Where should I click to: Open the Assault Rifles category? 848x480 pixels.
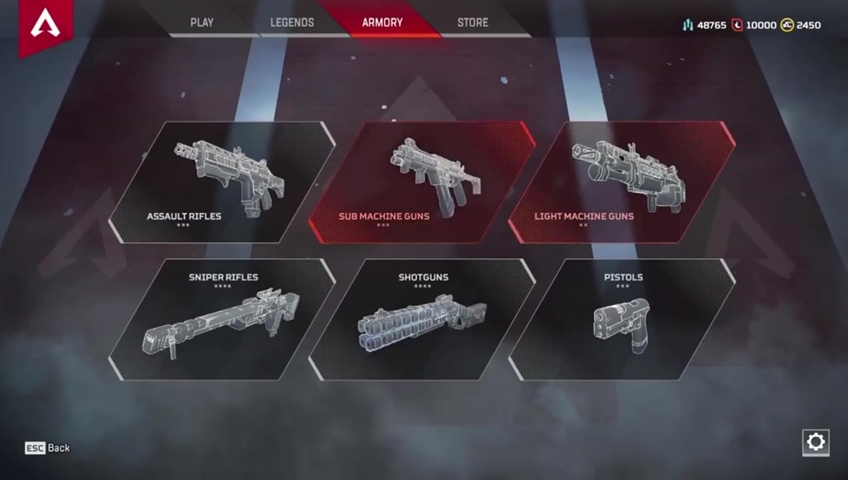pyautogui.click(x=220, y=182)
